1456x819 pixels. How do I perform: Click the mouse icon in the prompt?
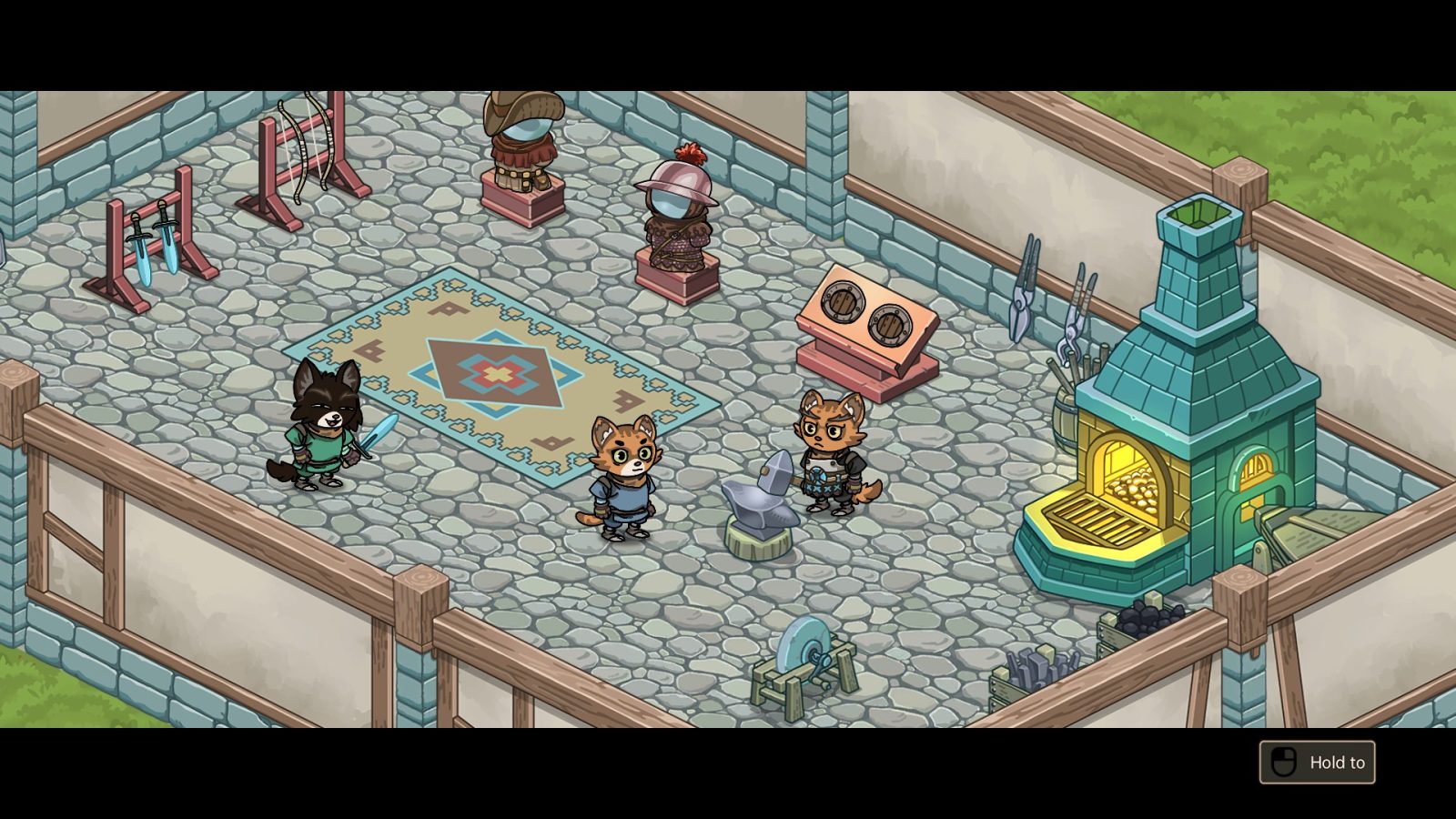[1285, 763]
